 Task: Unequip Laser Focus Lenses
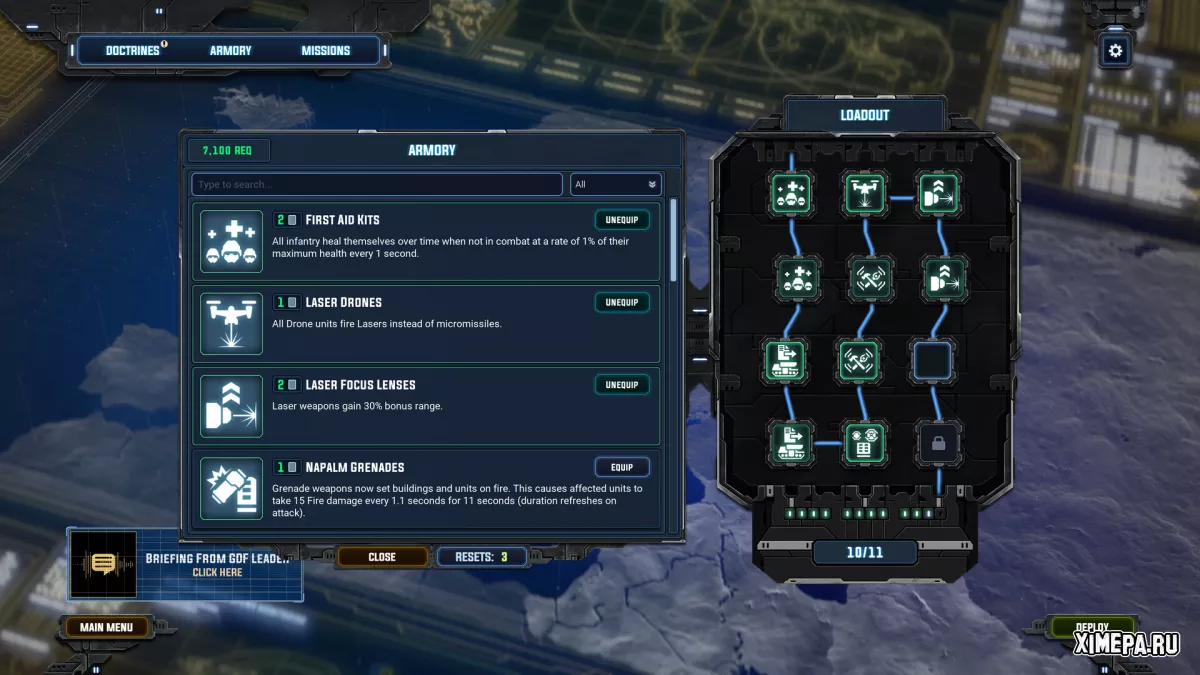point(622,385)
